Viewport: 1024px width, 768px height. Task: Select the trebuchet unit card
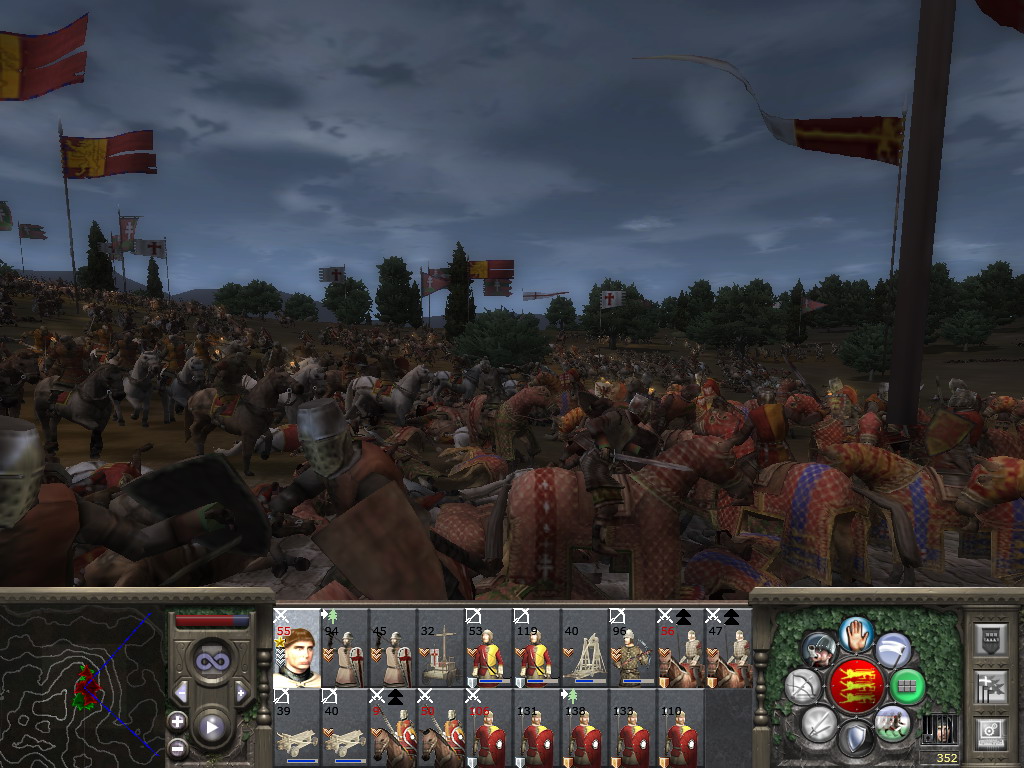point(585,648)
